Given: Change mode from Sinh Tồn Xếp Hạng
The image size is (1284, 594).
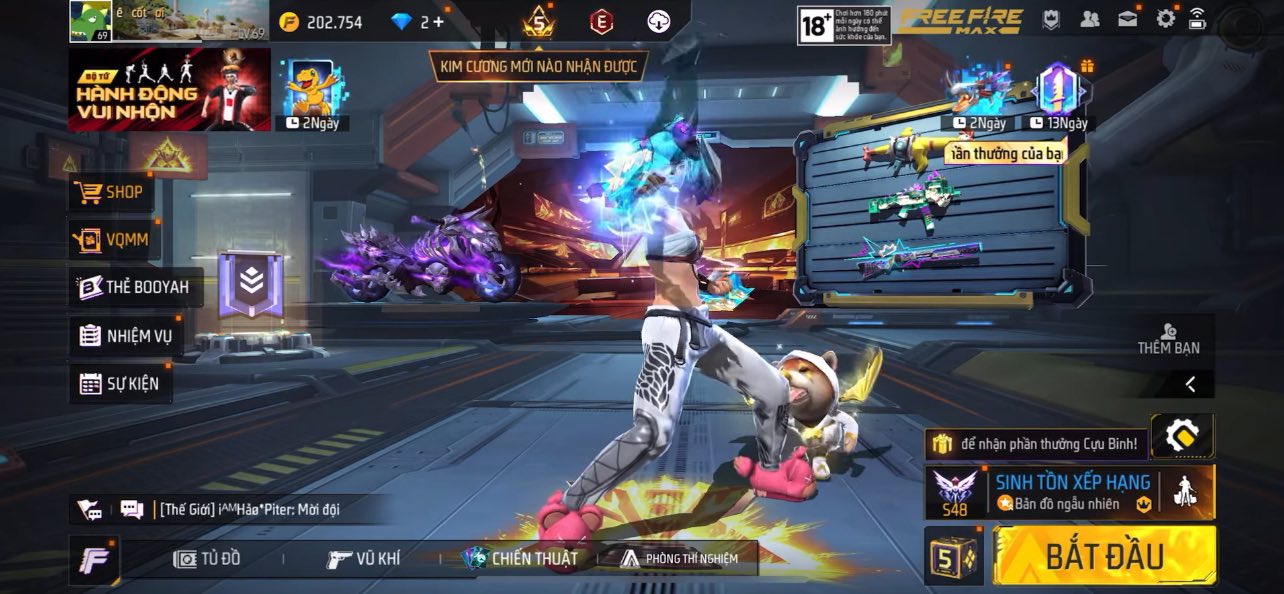Looking at the screenshot, I should tap(1071, 492).
